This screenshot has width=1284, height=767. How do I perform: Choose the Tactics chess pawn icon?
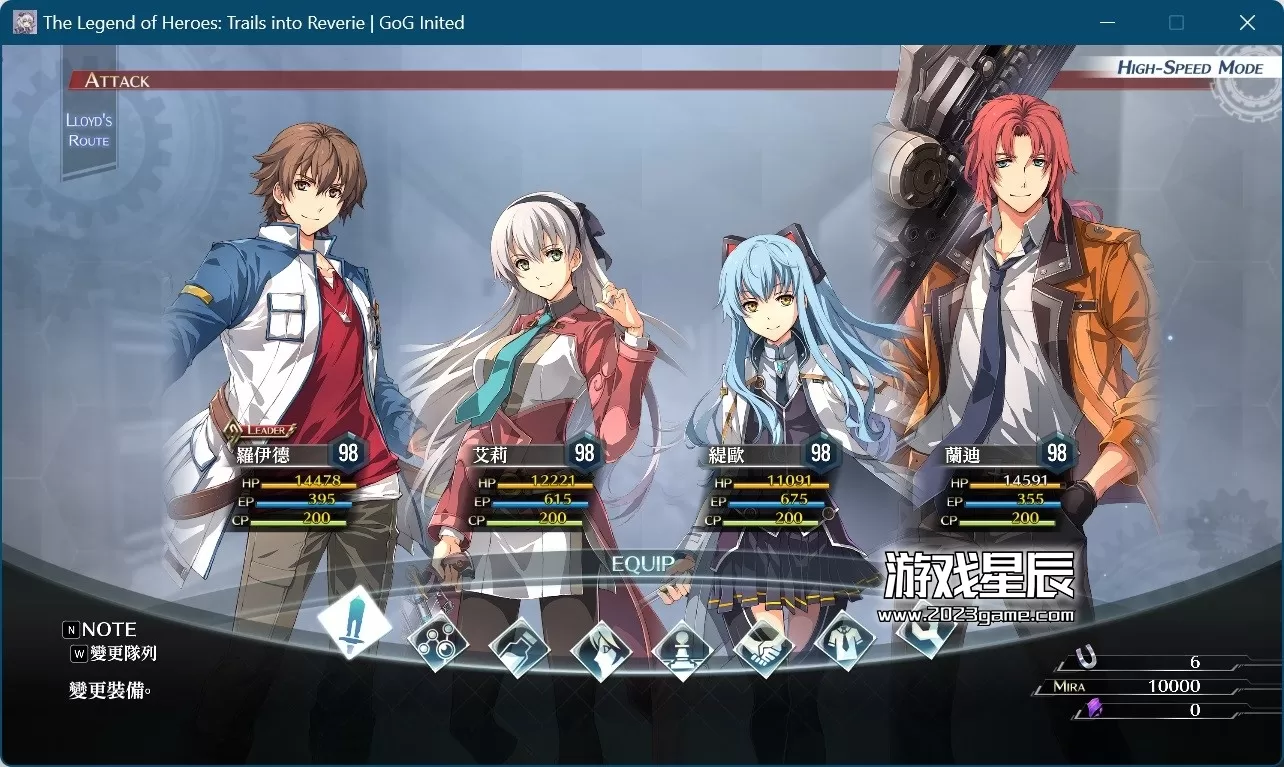pyautogui.click(x=682, y=648)
